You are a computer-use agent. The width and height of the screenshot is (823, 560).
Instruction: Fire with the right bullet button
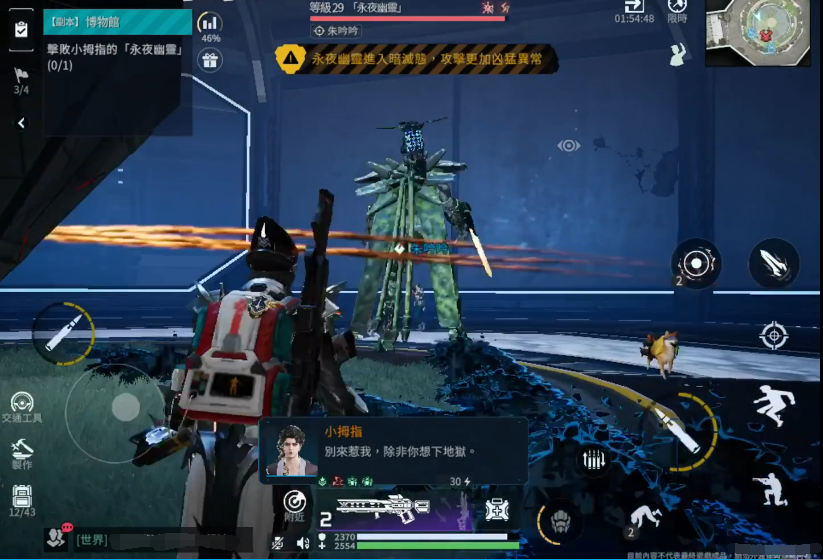click(678, 427)
